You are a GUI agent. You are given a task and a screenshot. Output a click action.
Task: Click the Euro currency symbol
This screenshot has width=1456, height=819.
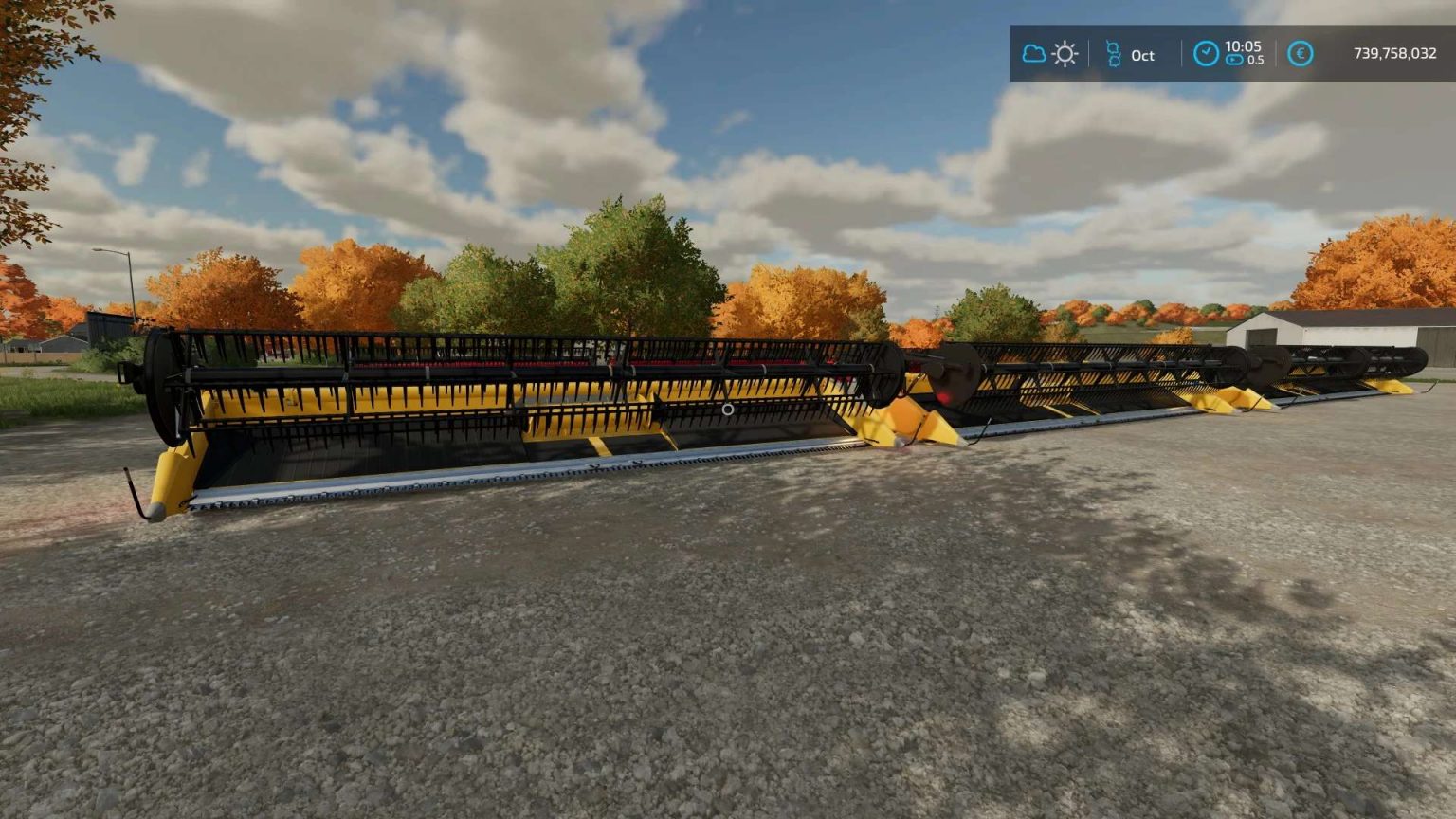click(1300, 54)
